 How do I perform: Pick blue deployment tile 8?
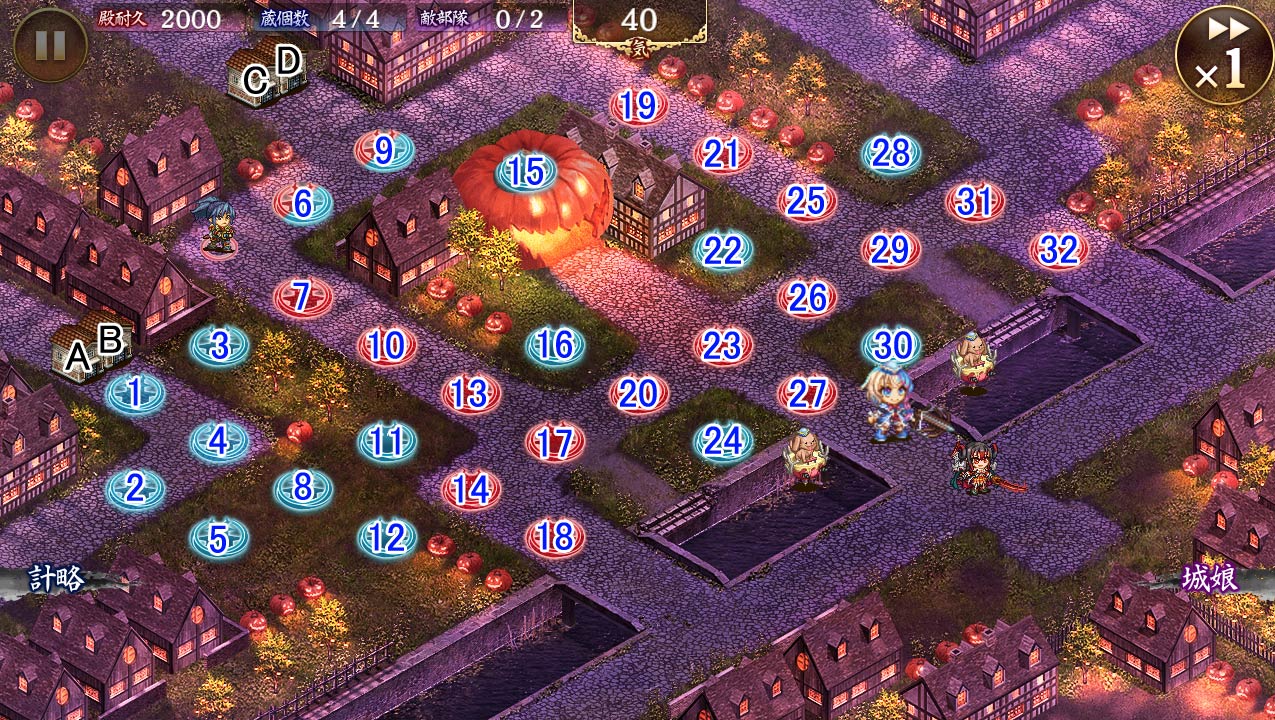pyautogui.click(x=303, y=489)
